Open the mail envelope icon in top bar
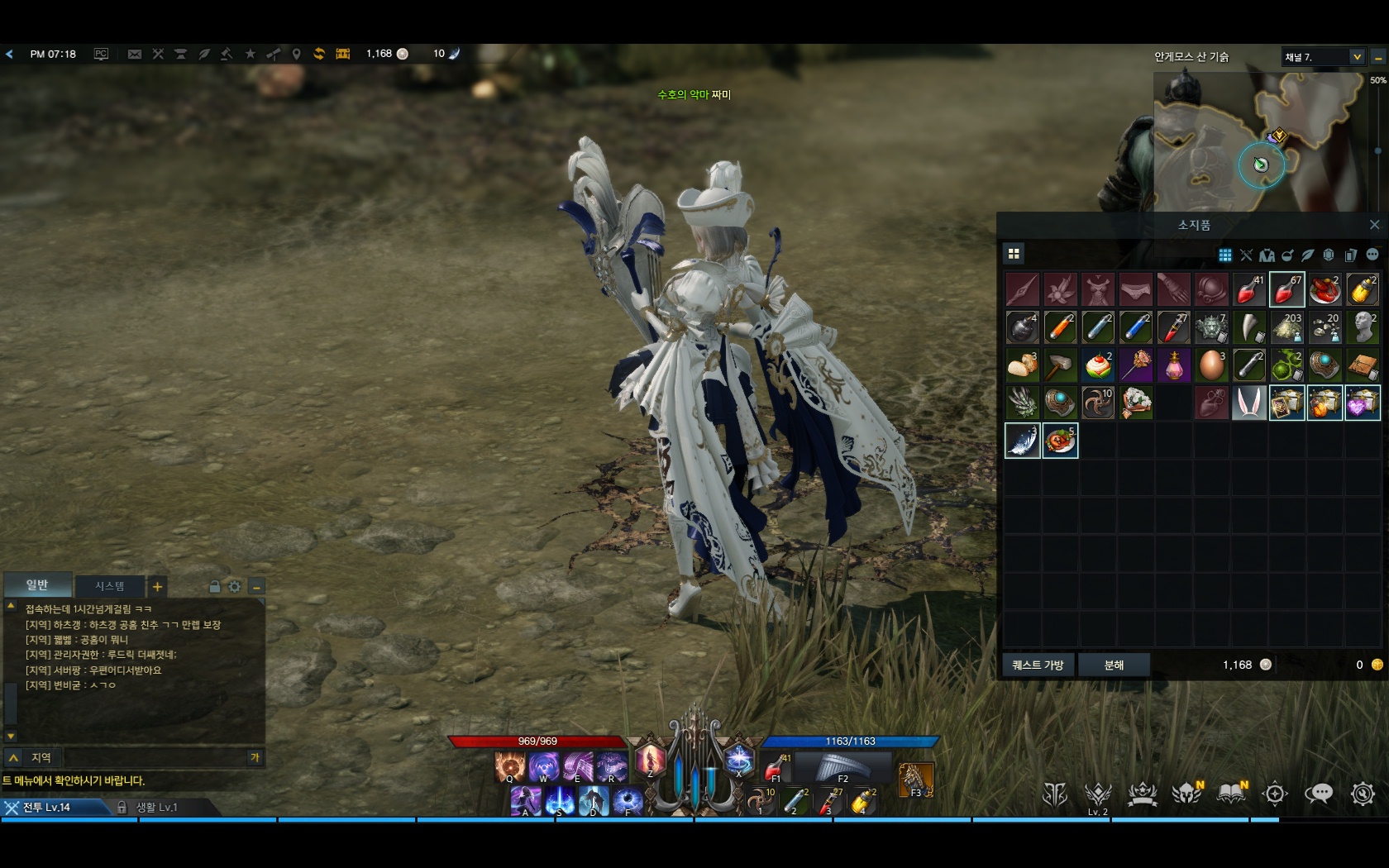This screenshot has height=868, width=1389. coord(135,55)
